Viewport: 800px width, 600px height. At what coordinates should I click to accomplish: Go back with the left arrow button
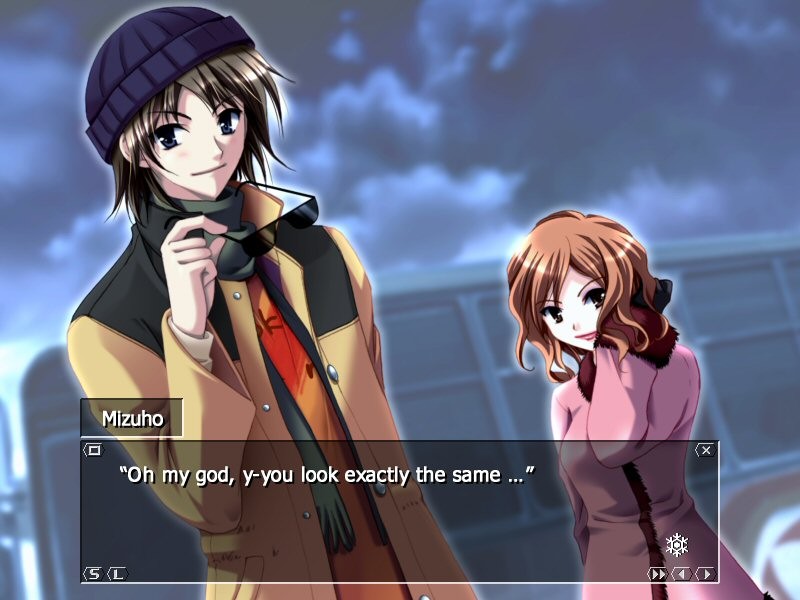(682, 573)
